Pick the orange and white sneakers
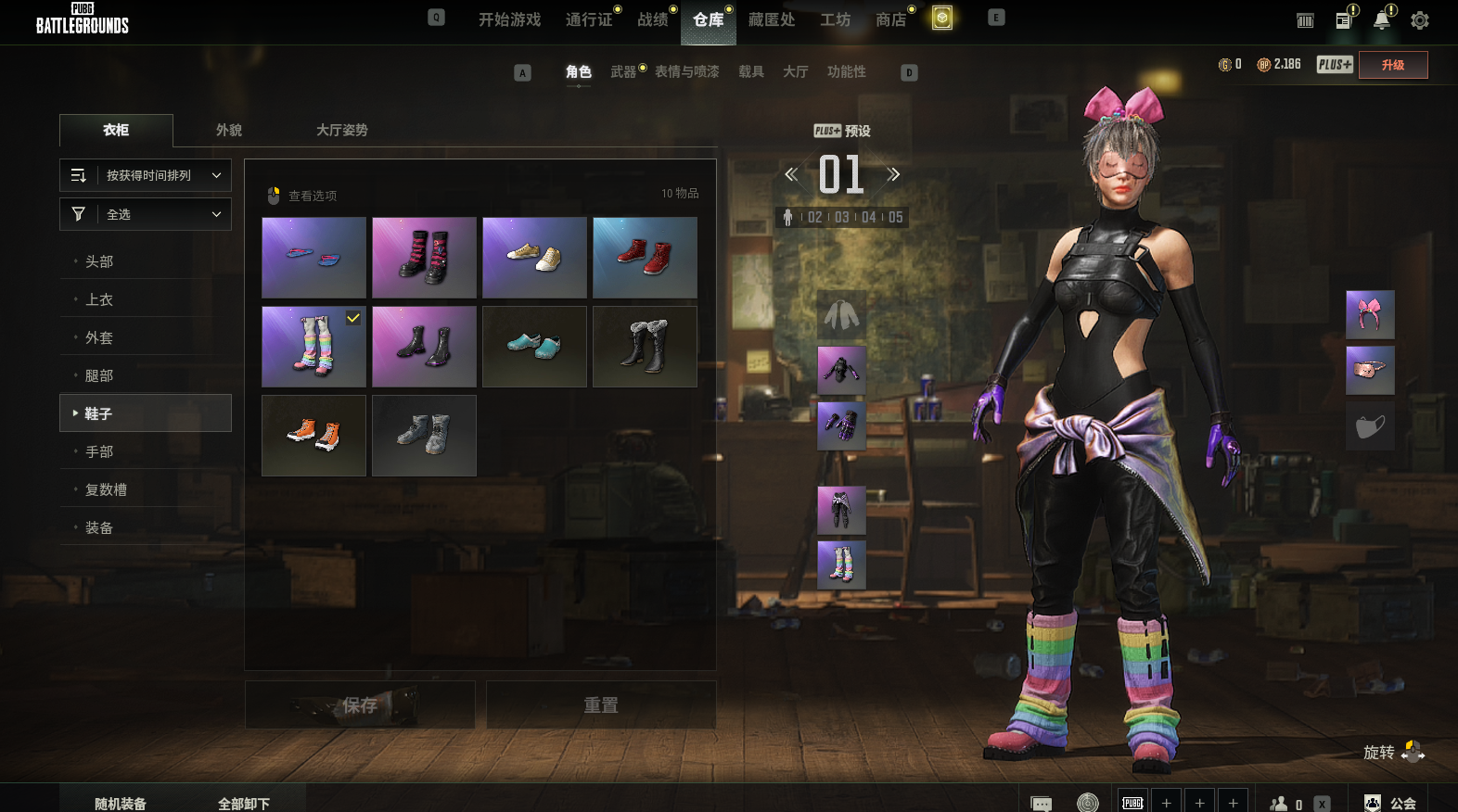The height and width of the screenshot is (812, 1458). tap(313, 436)
